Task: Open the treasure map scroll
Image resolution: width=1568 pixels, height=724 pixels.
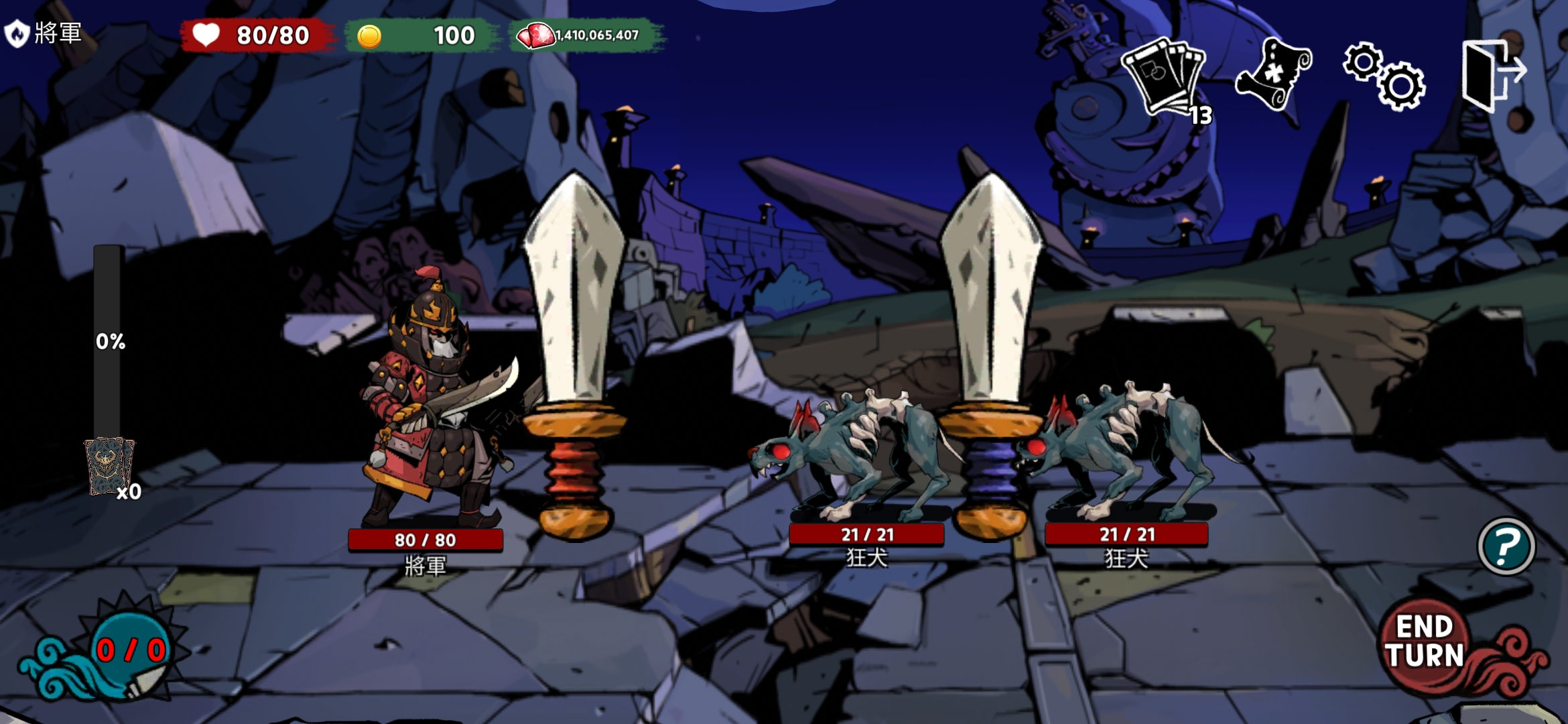Action: (1272, 74)
